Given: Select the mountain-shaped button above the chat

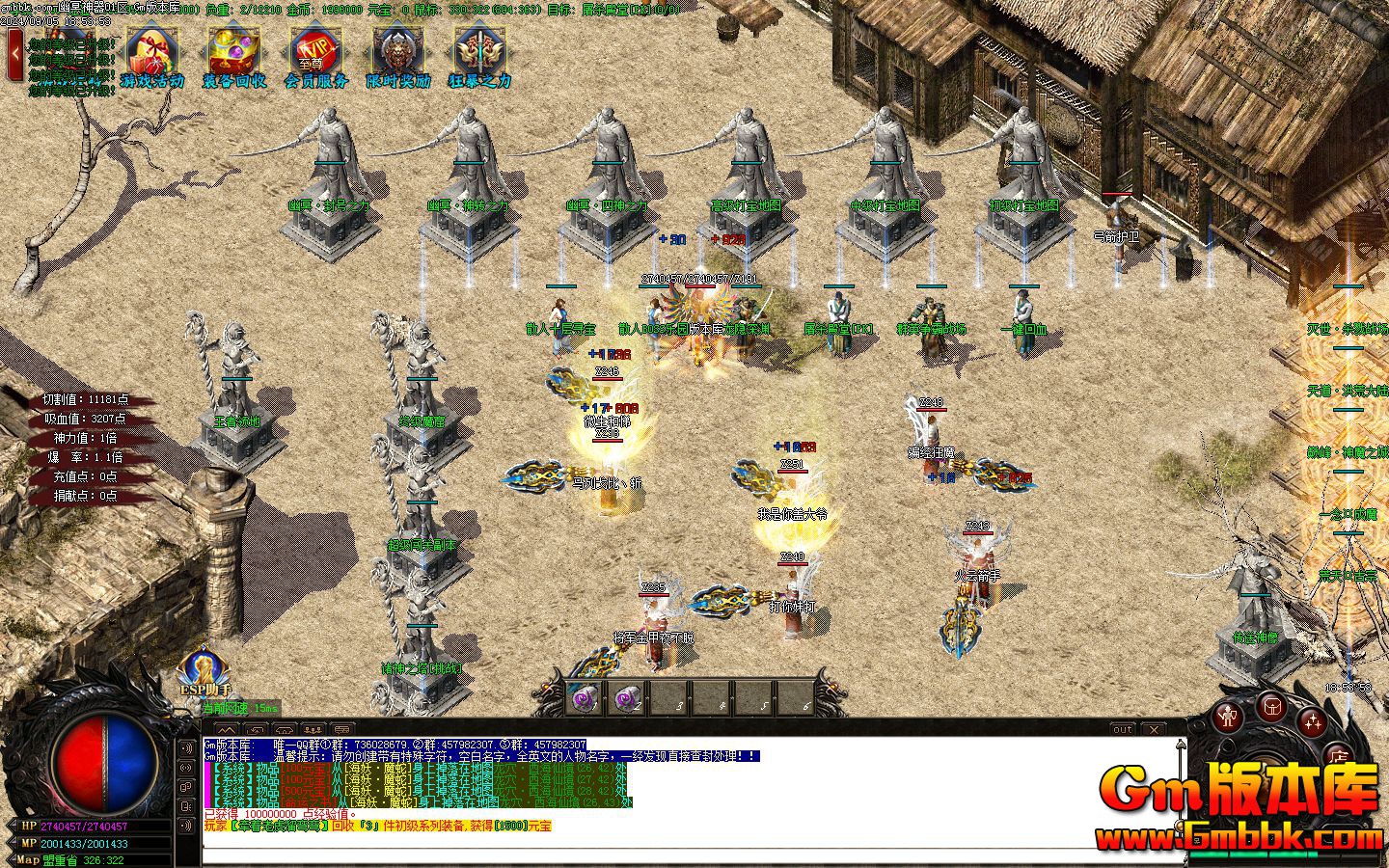Looking at the screenshot, I should coord(225,729).
